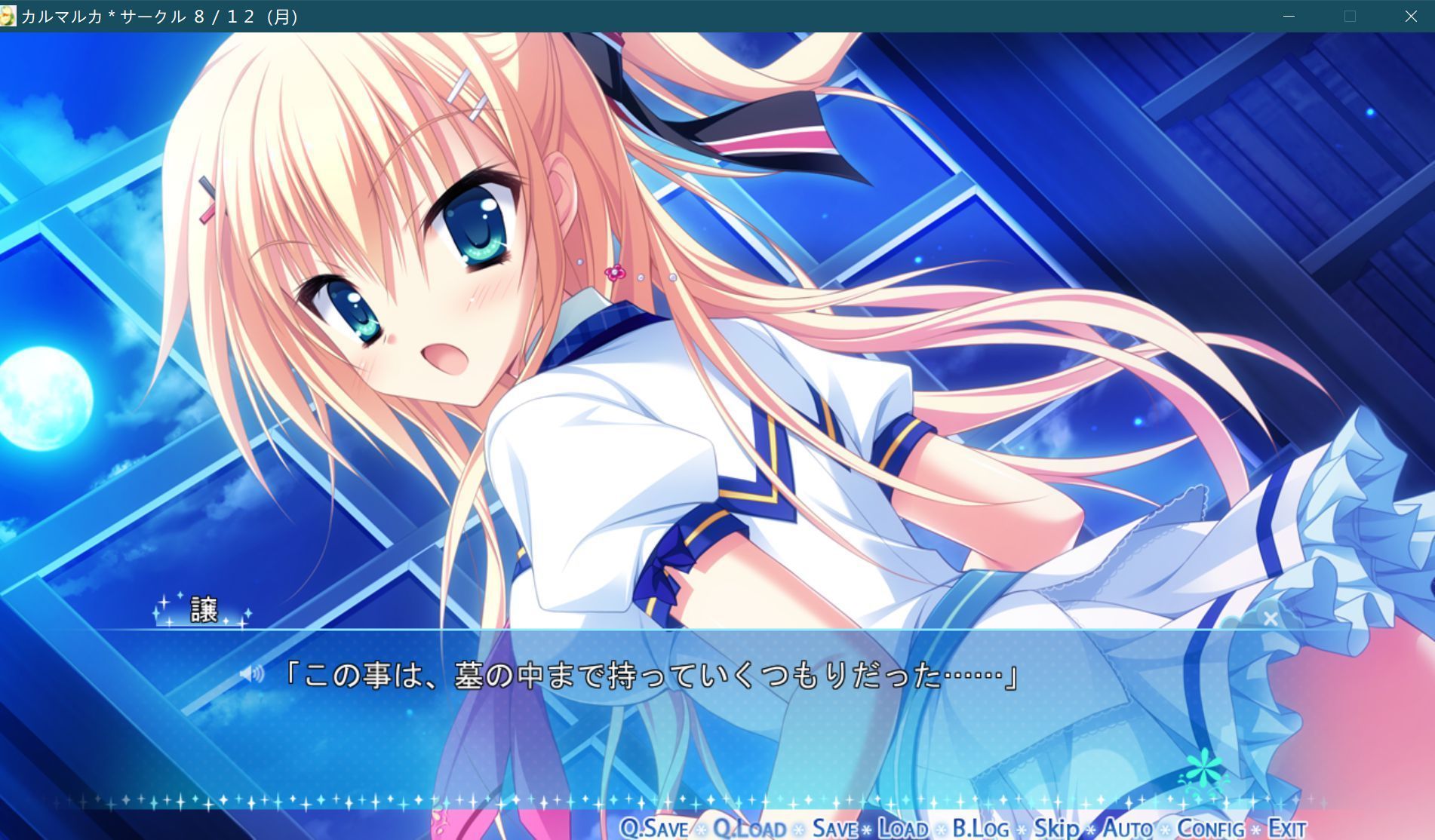Open the backlog via B.Log
Viewport: 1435px width, 840px height.
coord(979,827)
